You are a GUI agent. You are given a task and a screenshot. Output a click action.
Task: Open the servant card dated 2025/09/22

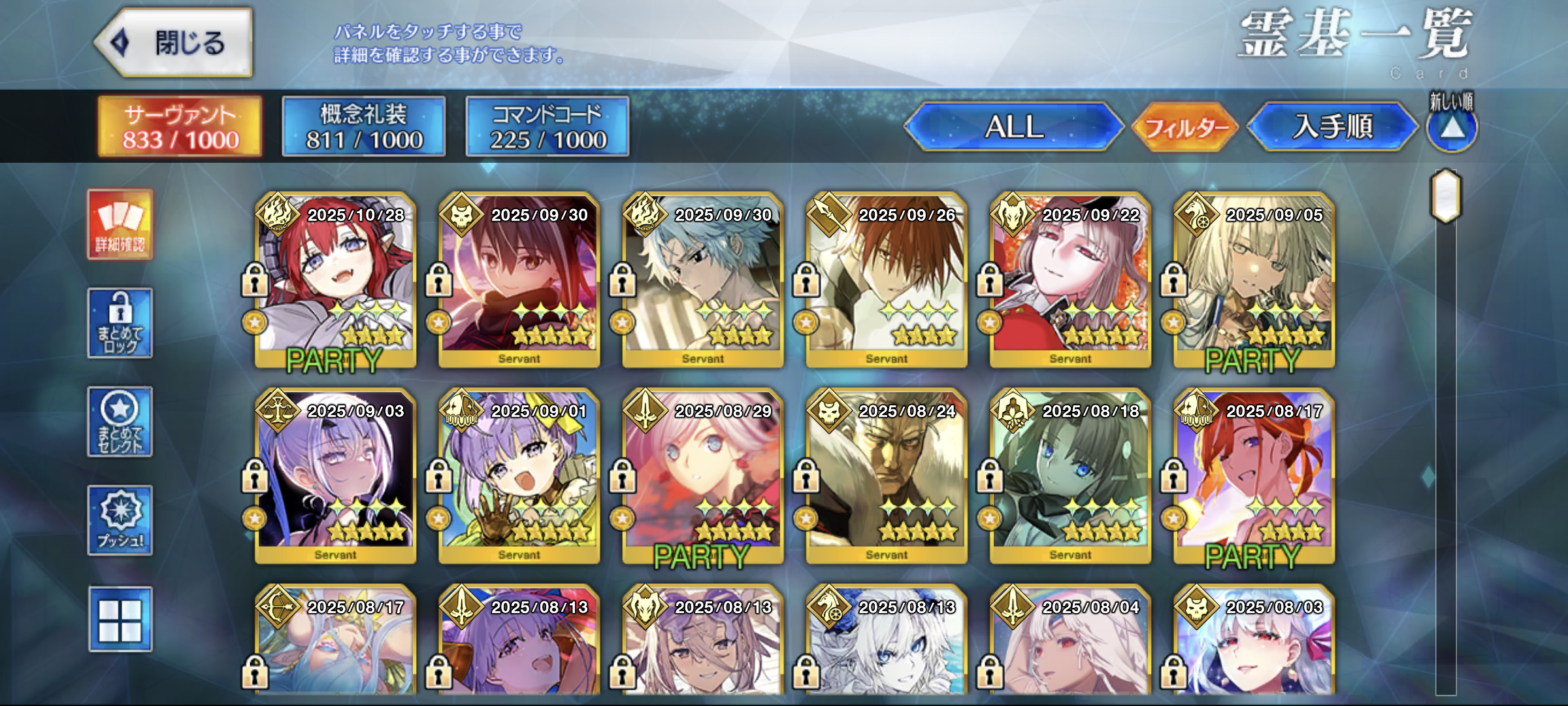coord(1070,280)
